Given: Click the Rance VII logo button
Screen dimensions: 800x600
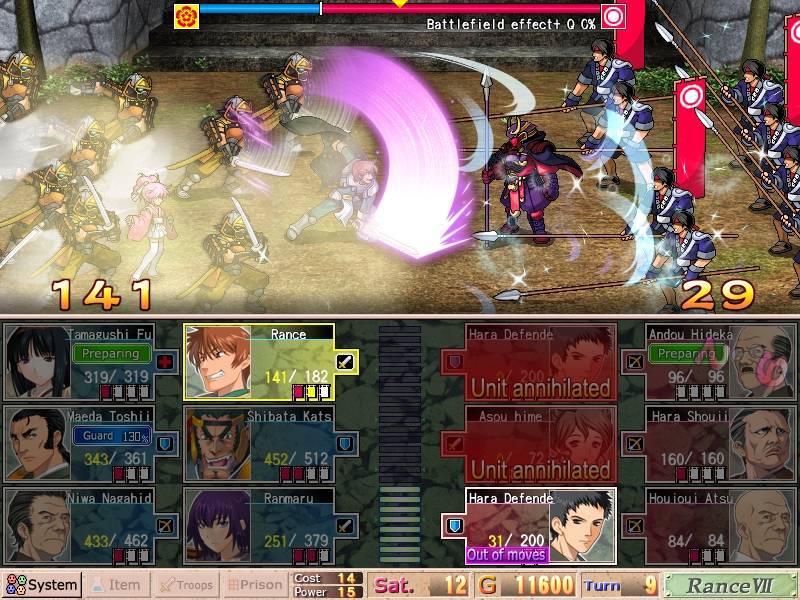Looking at the screenshot, I should tap(729, 585).
